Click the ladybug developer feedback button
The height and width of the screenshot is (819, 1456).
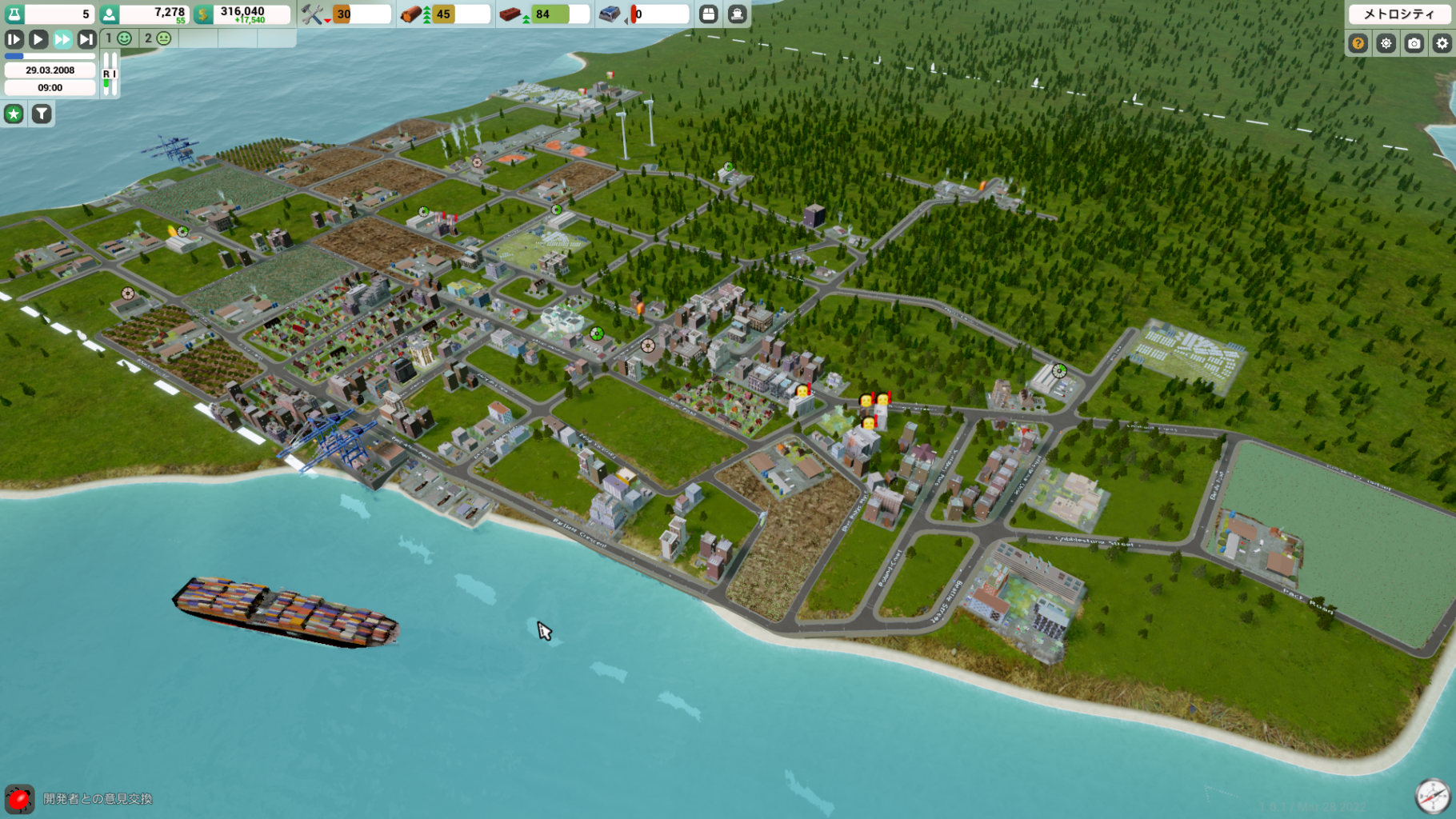[19, 798]
